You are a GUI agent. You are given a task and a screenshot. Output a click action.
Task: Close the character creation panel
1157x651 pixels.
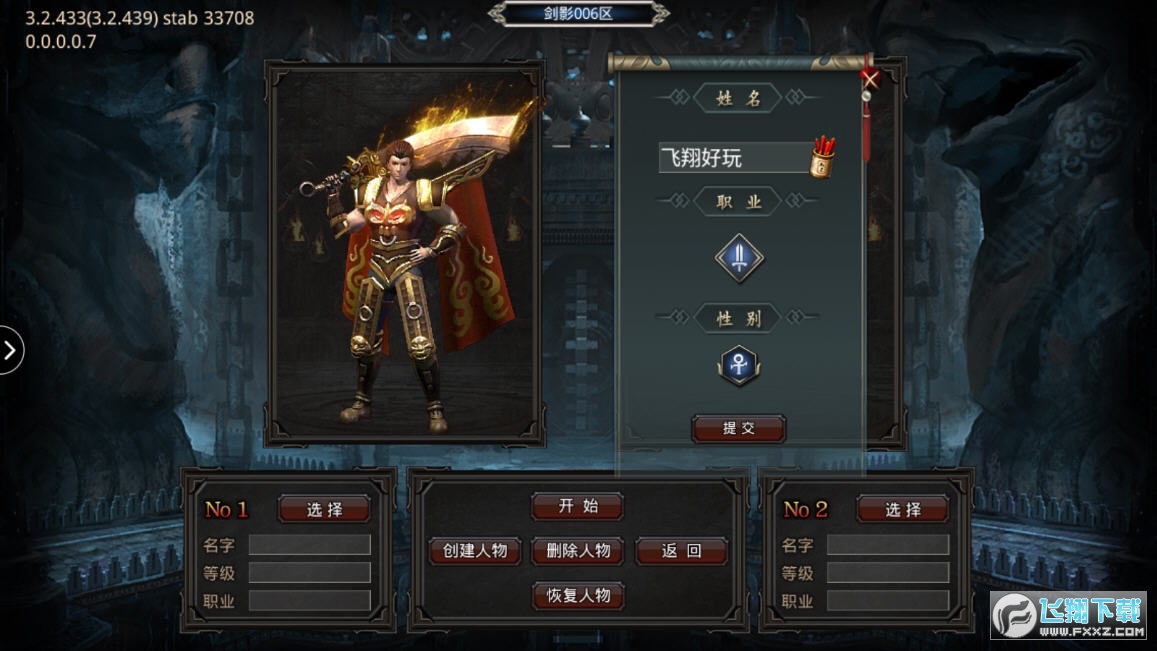tap(870, 79)
